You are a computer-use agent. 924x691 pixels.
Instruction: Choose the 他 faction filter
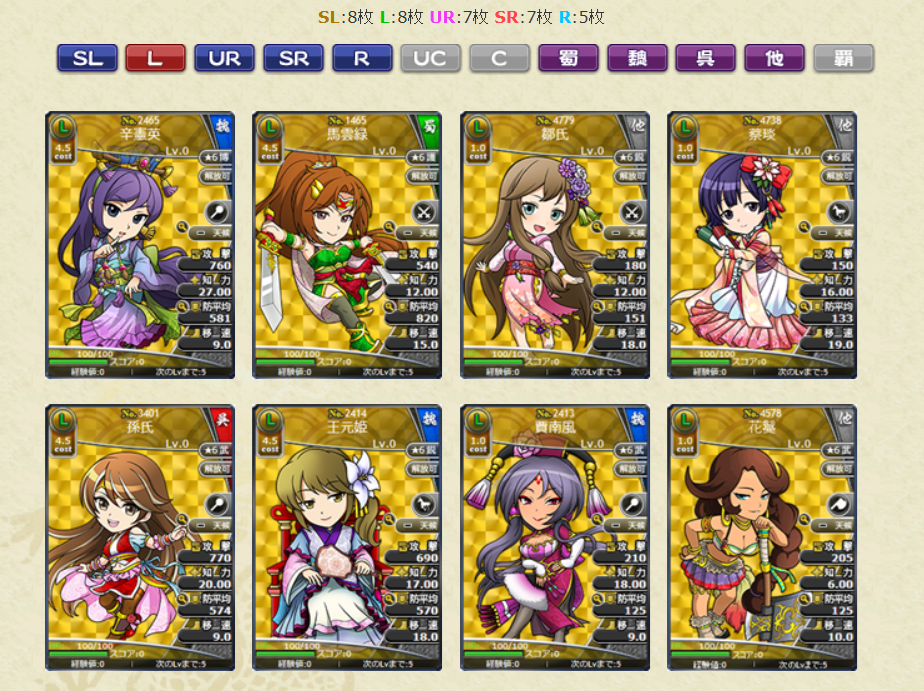774,58
